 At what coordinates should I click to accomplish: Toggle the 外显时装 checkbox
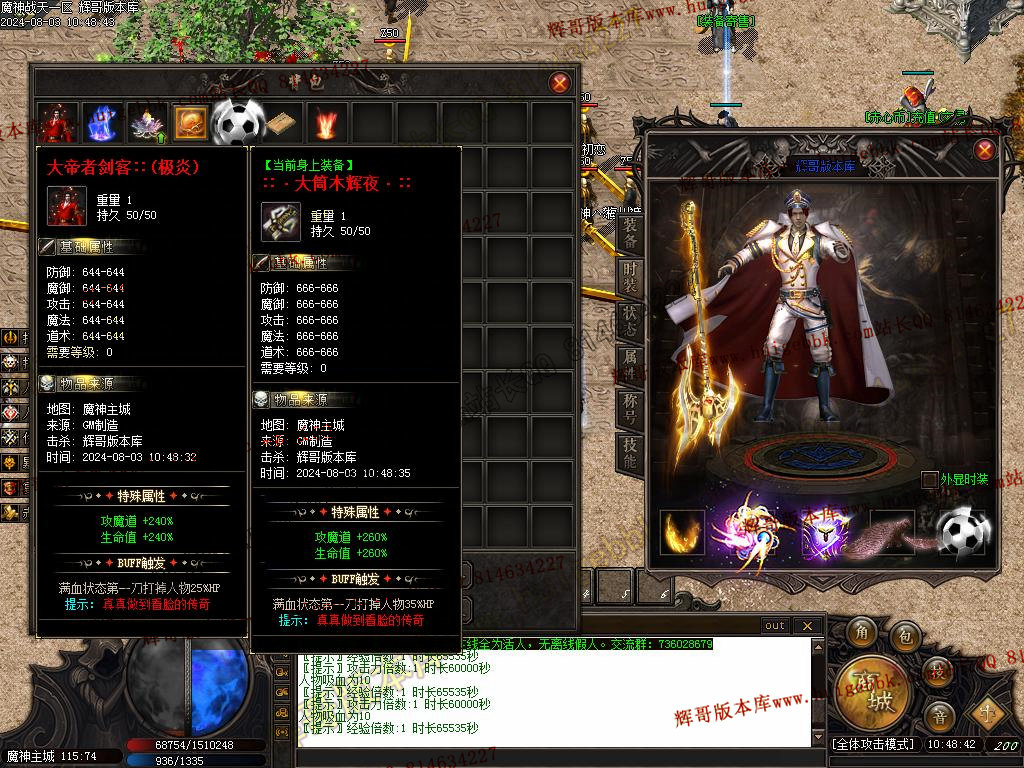(x=930, y=480)
